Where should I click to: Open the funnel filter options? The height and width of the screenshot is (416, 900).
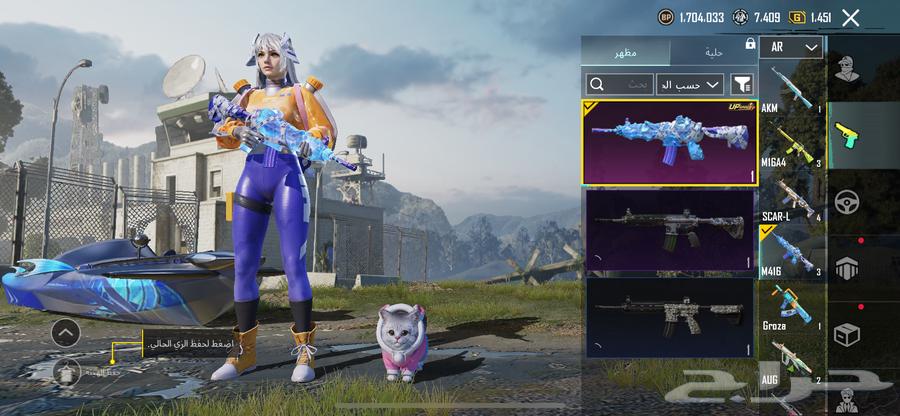click(x=742, y=85)
